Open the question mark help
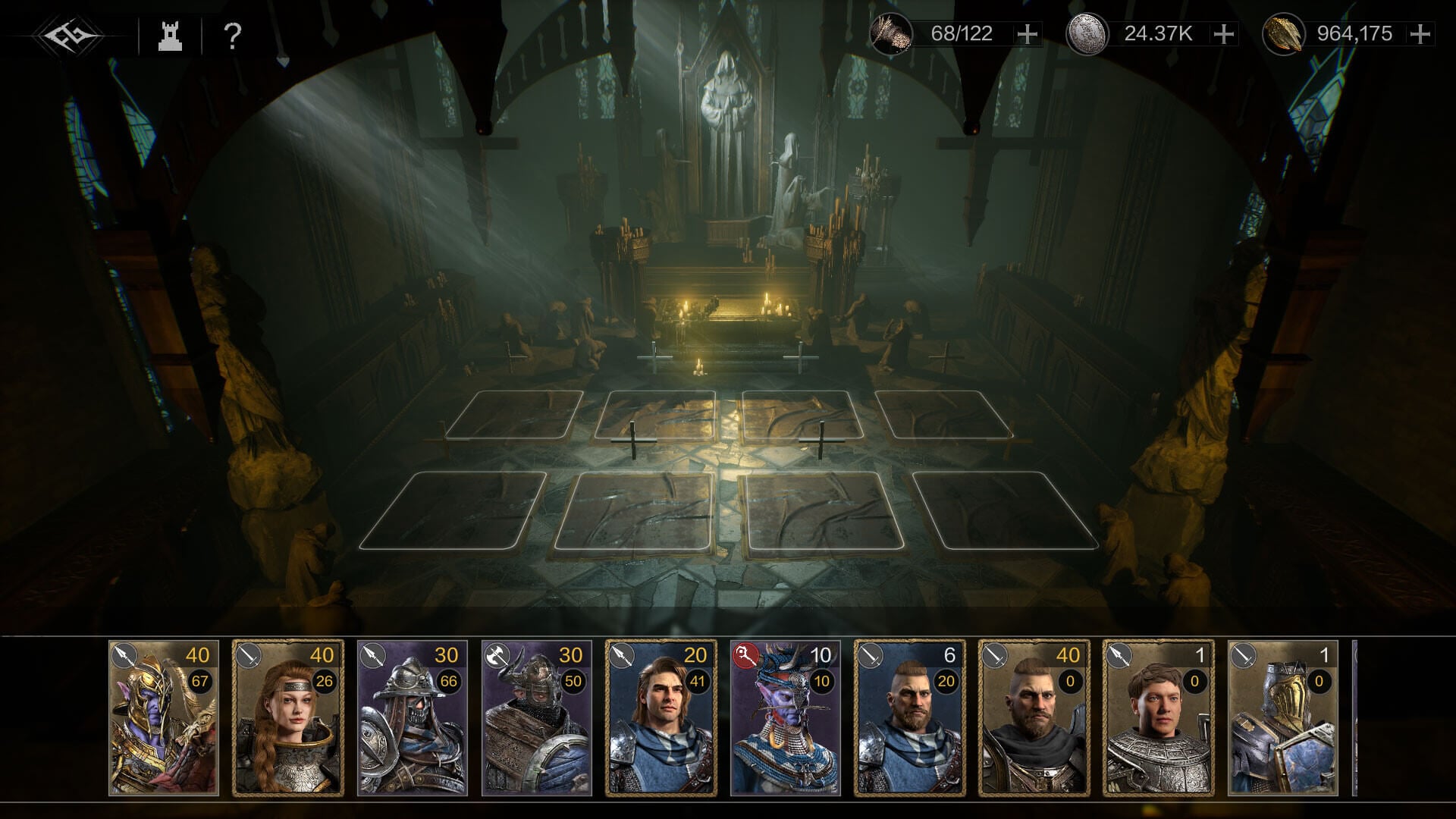 pyautogui.click(x=233, y=36)
